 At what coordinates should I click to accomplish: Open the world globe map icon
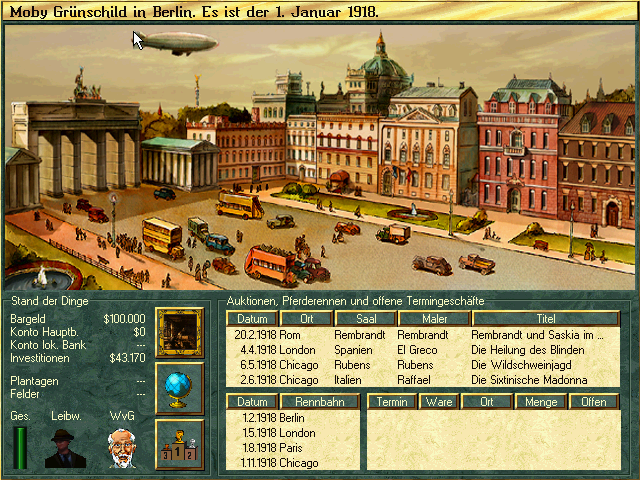180,388
